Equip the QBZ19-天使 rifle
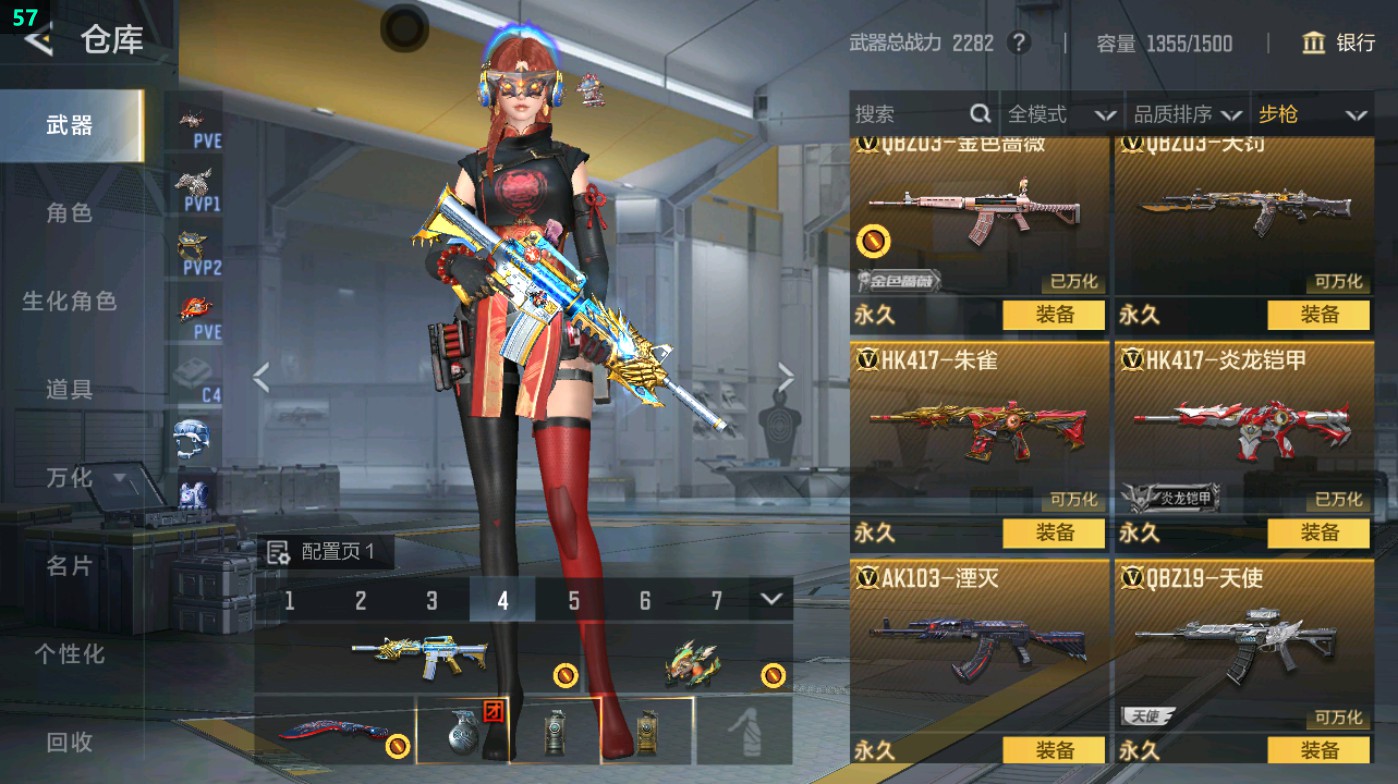The image size is (1398, 784). pyautogui.click(x=1319, y=750)
